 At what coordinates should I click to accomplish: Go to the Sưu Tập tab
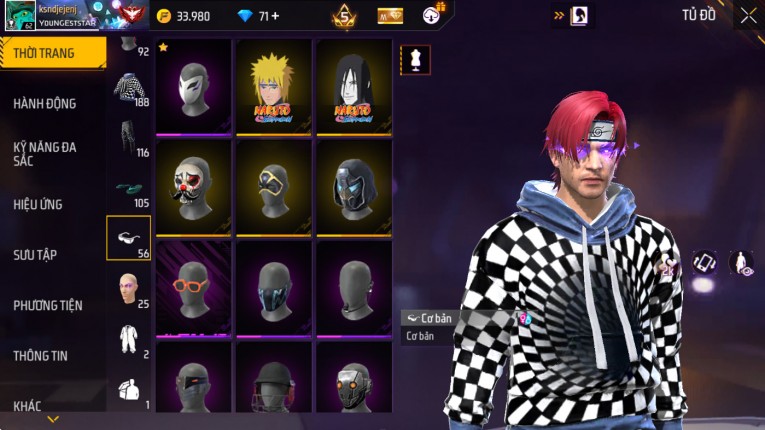tap(35, 255)
